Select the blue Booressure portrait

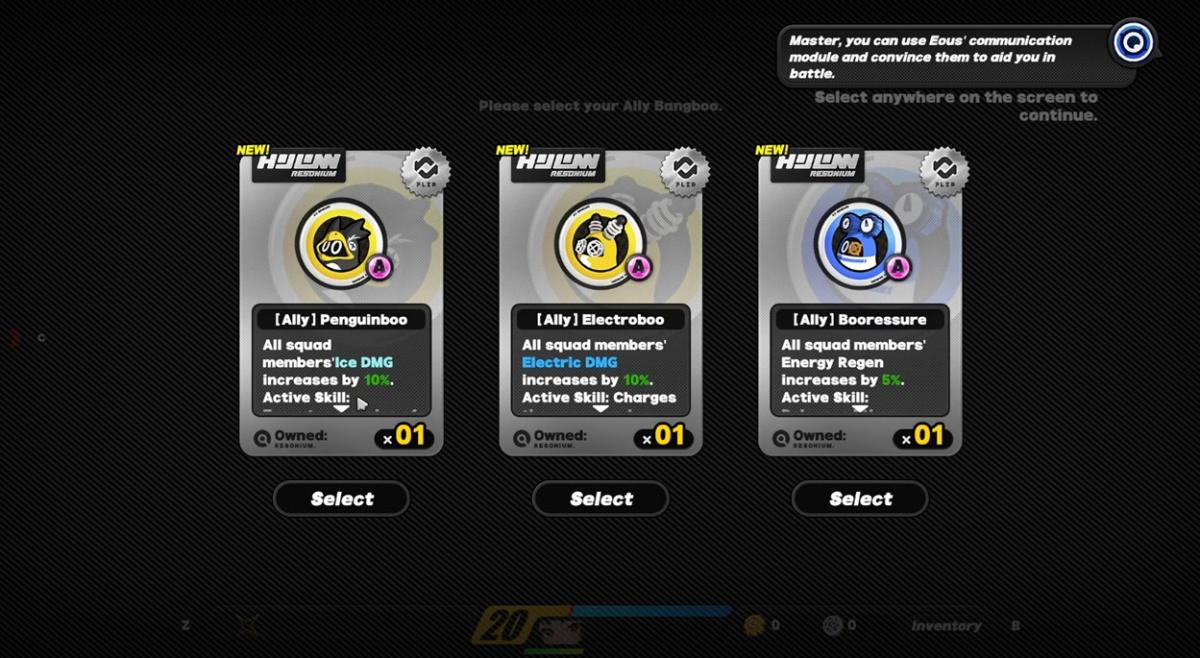pyautogui.click(x=859, y=243)
